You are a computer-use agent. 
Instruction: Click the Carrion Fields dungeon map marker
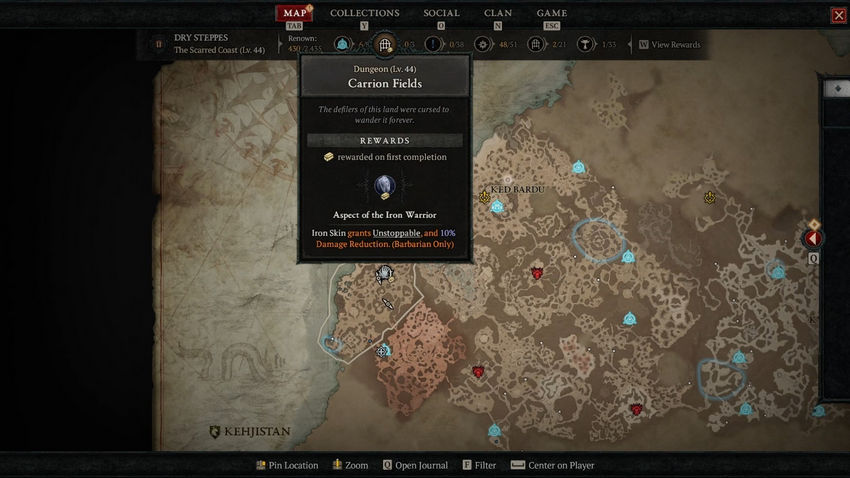[x=384, y=273]
